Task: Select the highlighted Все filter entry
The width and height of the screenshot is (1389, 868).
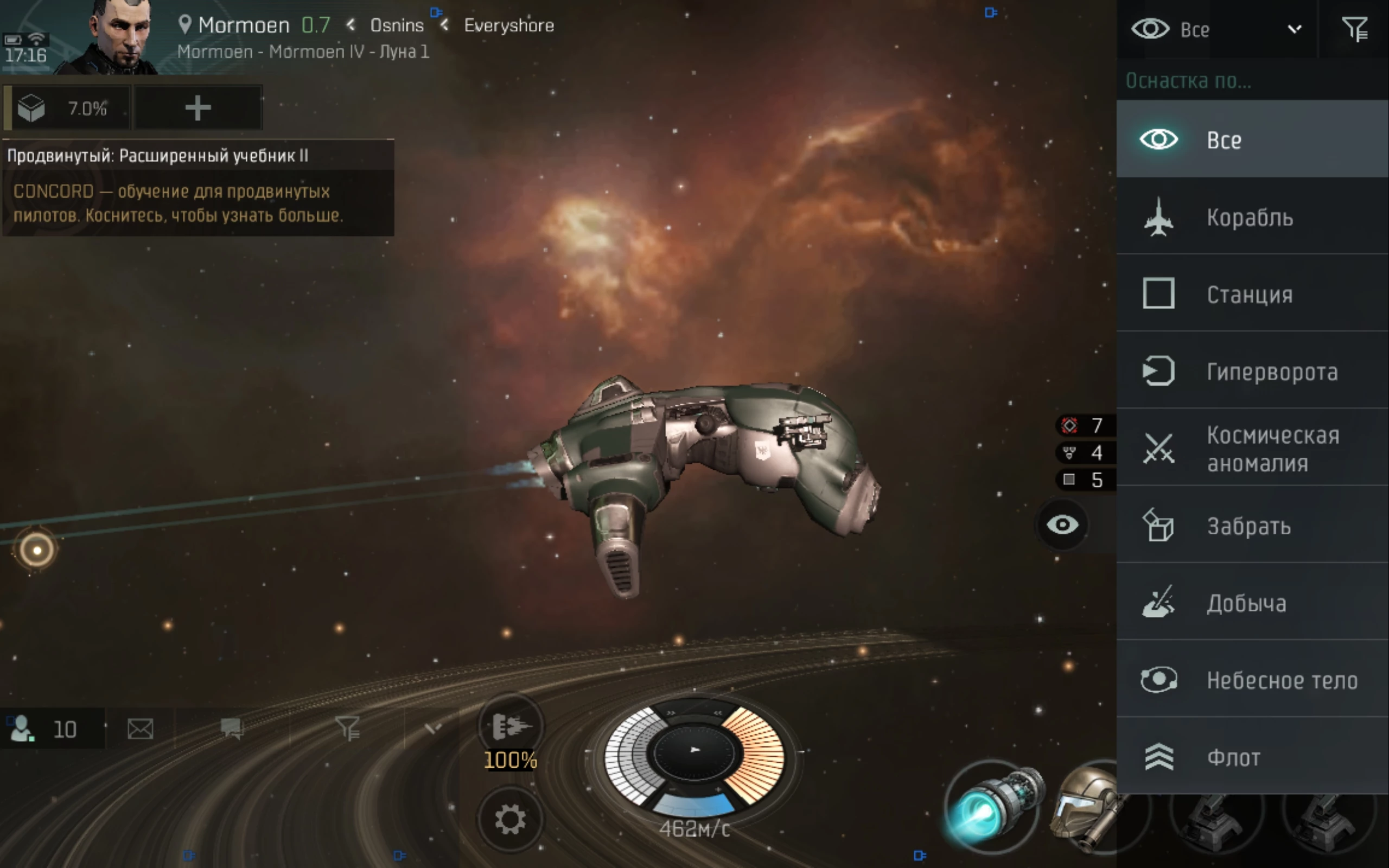Action: 1251,139
